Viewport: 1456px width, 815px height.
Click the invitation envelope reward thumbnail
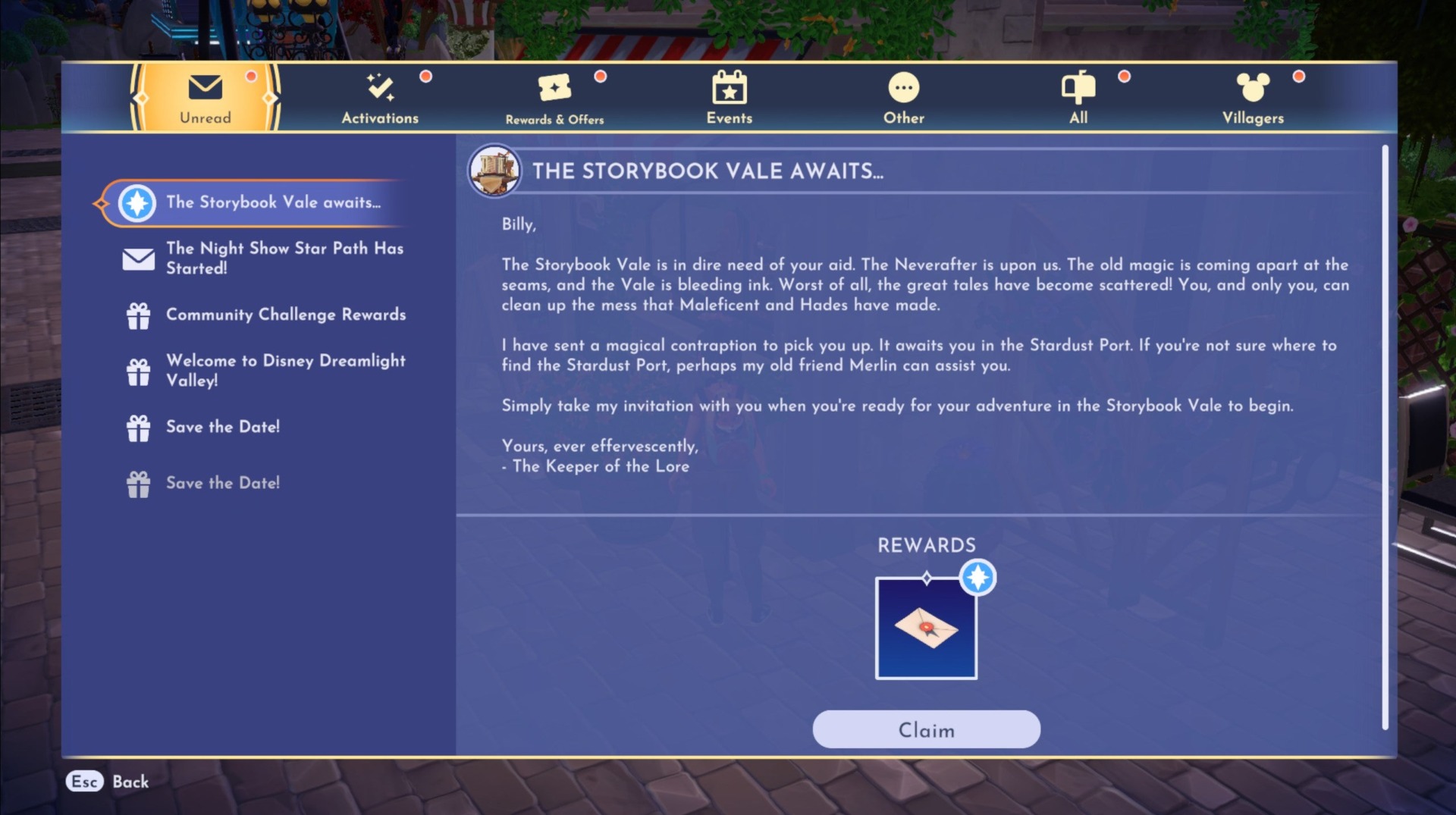point(926,628)
